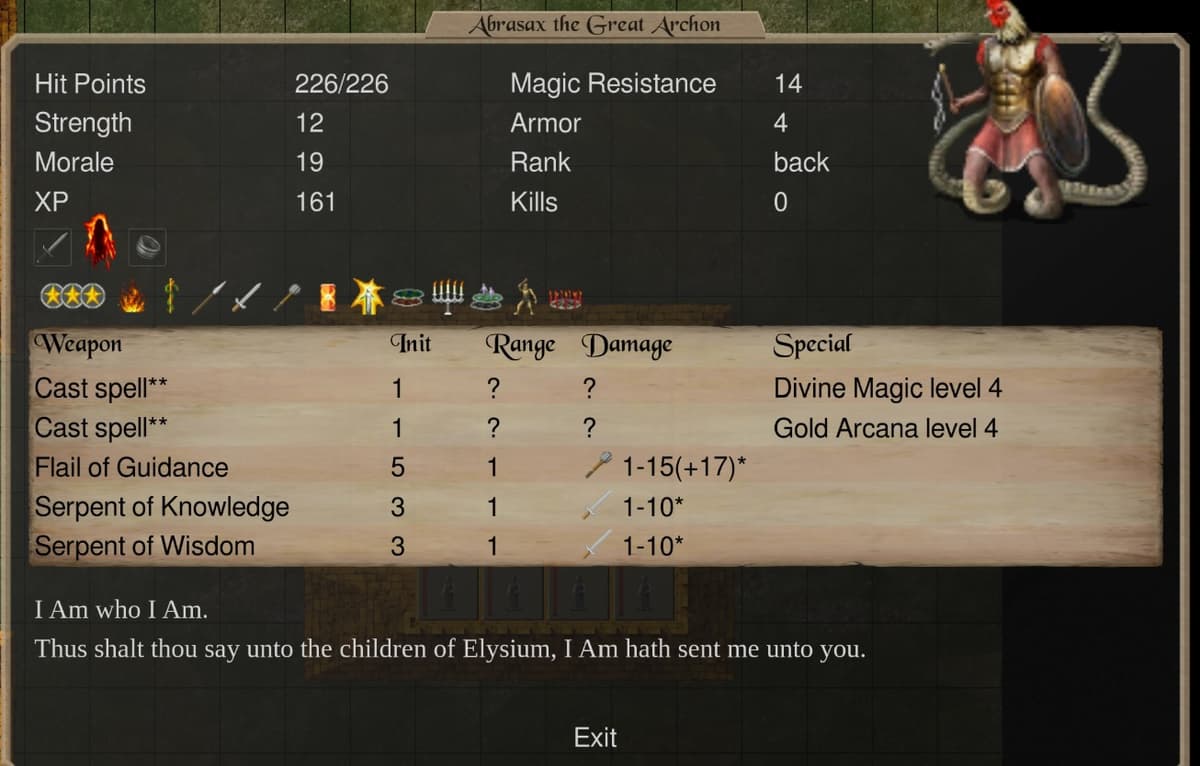Viewport: 1200px width, 766px height.
Task: Inspect the glowing golden star figure icon
Action: tap(369, 296)
